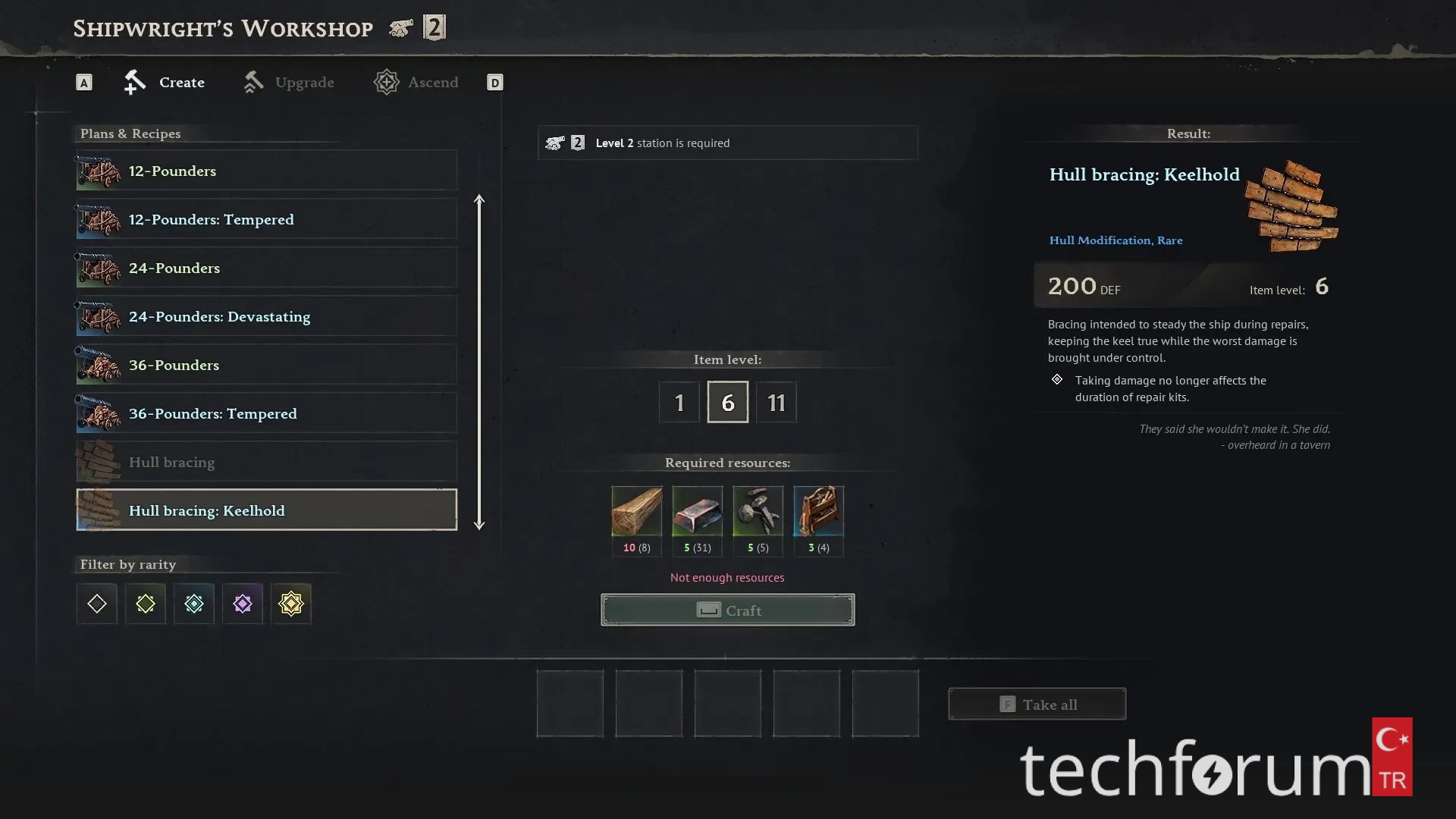1456x819 pixels.
Task: Select the wooden log resource icon
Action: click(636, 512)
